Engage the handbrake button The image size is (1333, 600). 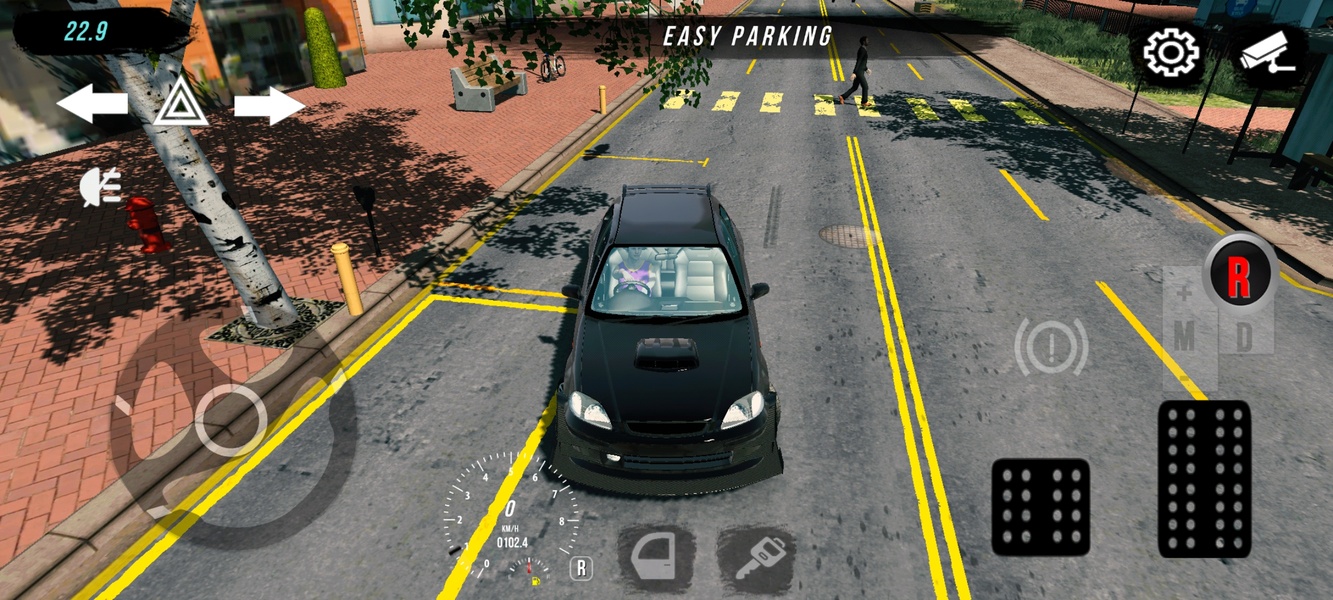point(1051,347)
